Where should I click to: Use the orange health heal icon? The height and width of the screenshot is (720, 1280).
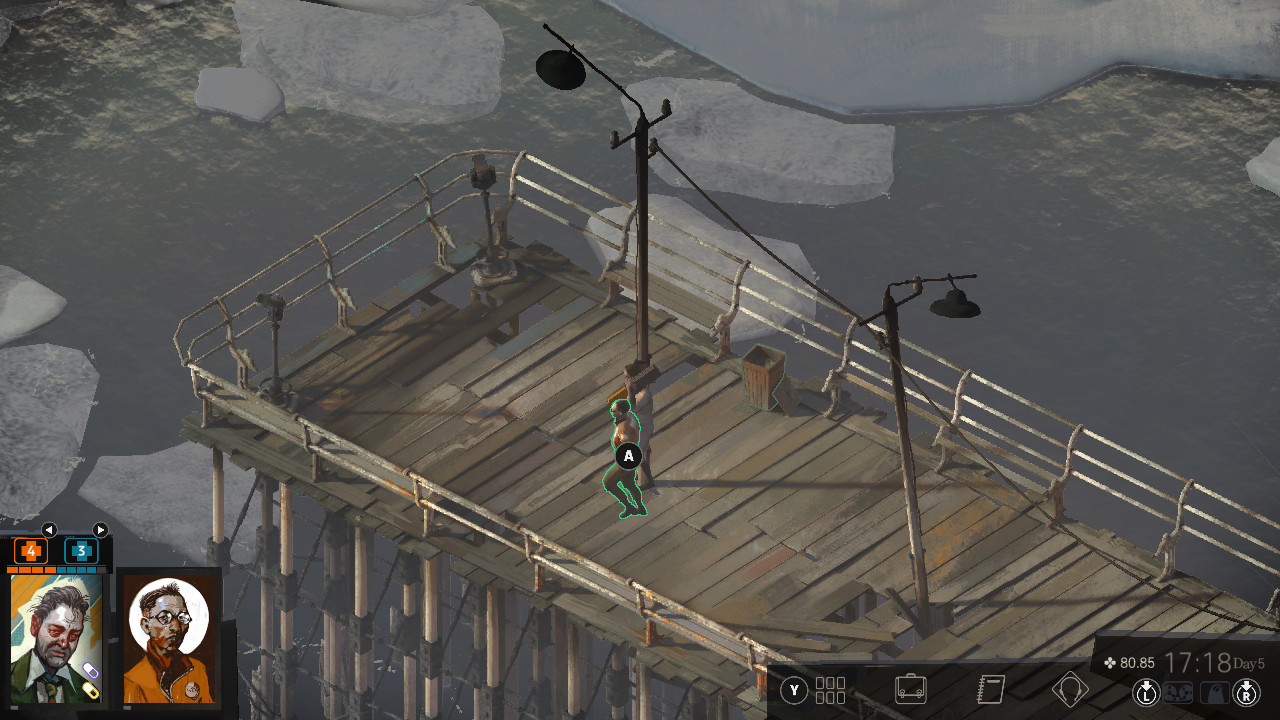point(31,551)
